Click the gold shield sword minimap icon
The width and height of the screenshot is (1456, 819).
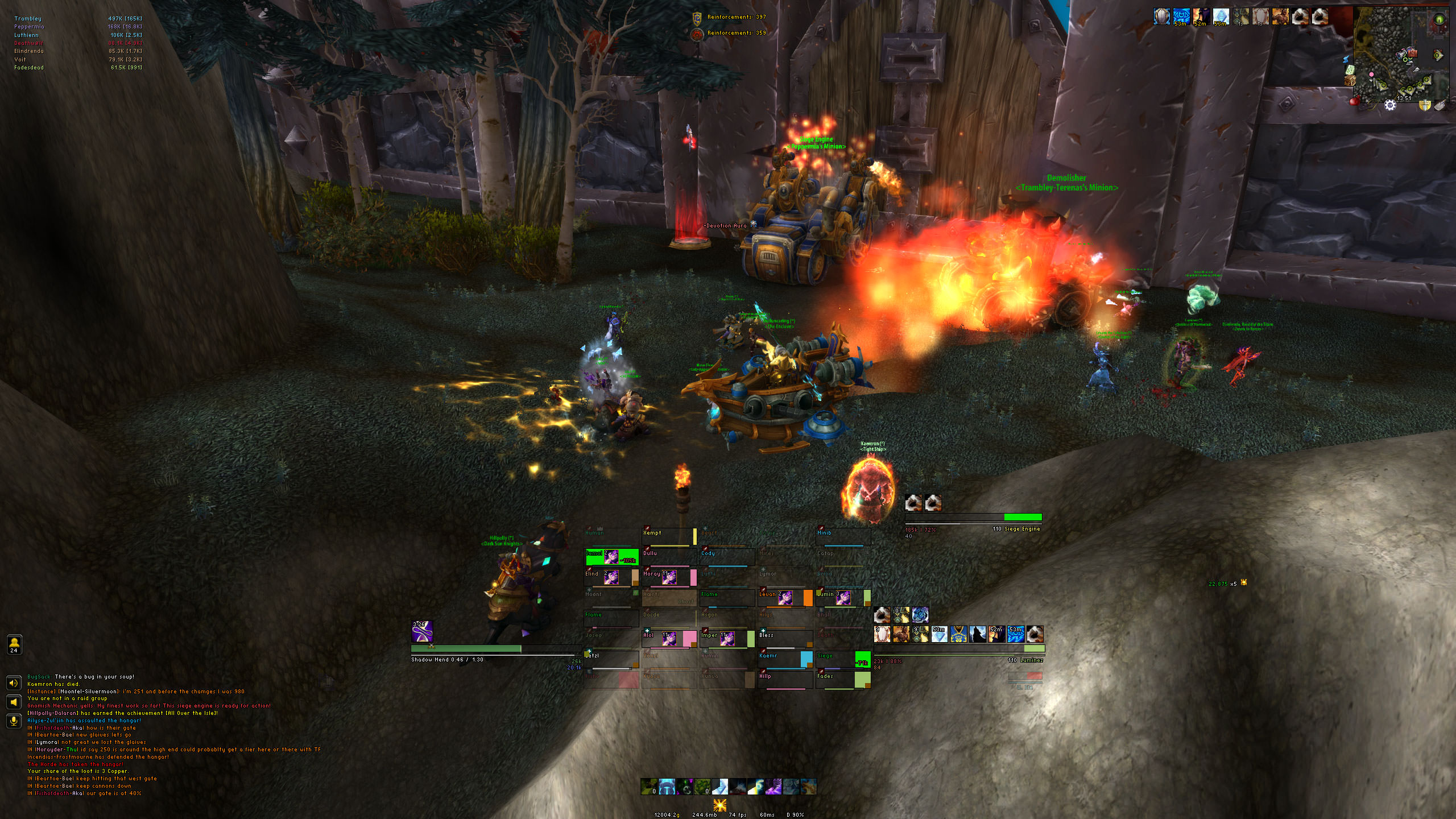pos(1425,105)
